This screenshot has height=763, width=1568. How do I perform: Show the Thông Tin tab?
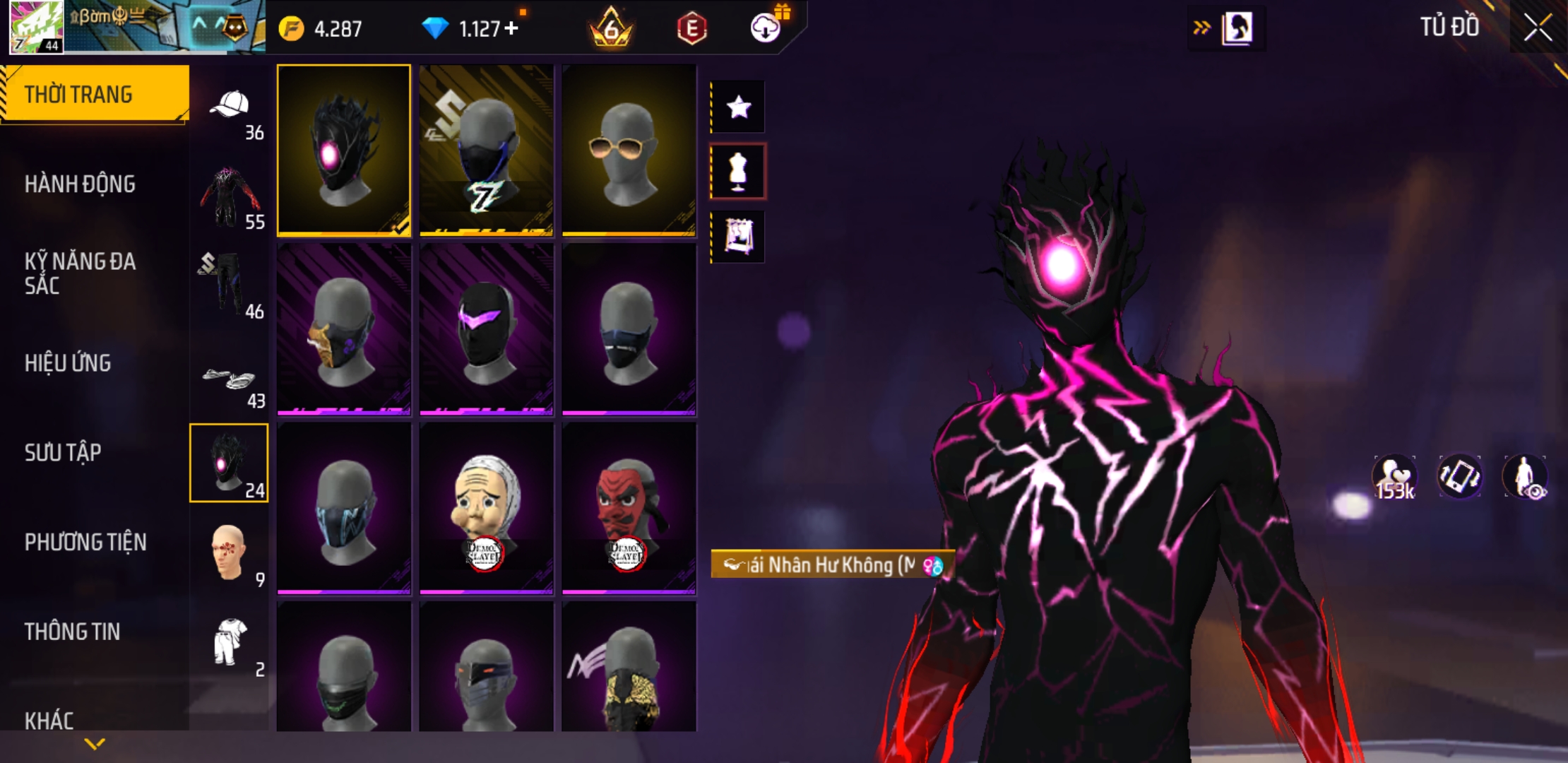pos(72,632)
